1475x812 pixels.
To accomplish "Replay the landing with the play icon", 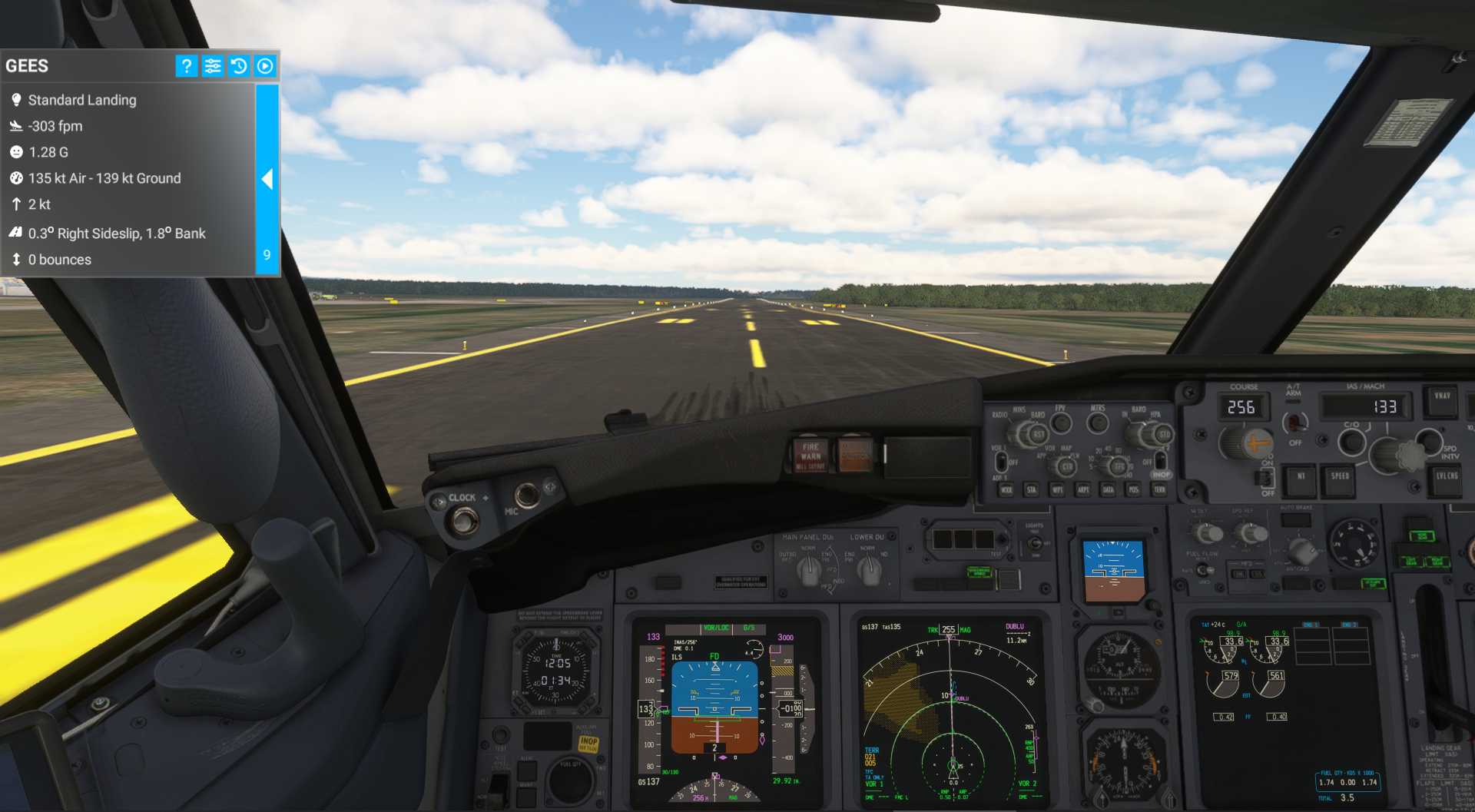I will coord(265,66).
